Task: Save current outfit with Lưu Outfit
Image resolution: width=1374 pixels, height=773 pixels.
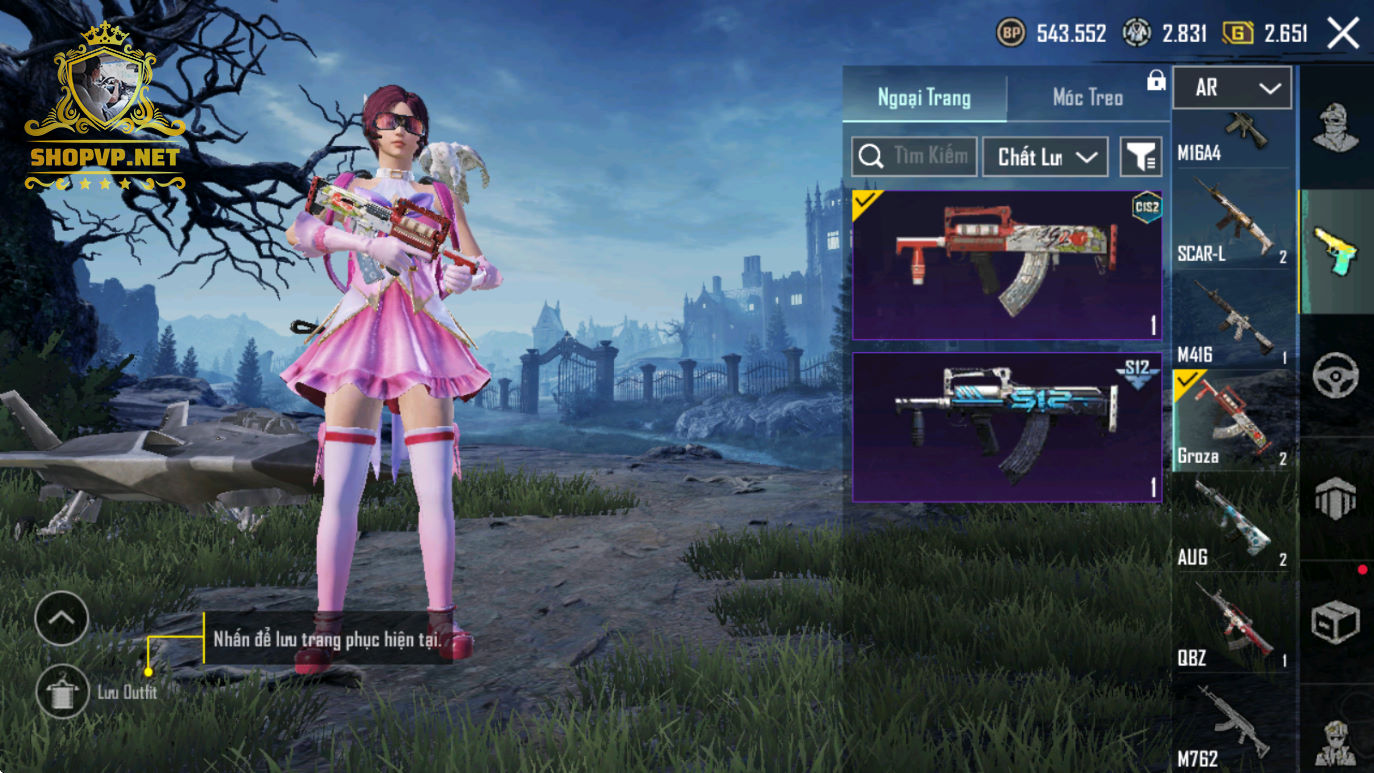Action: pos(62,691)
